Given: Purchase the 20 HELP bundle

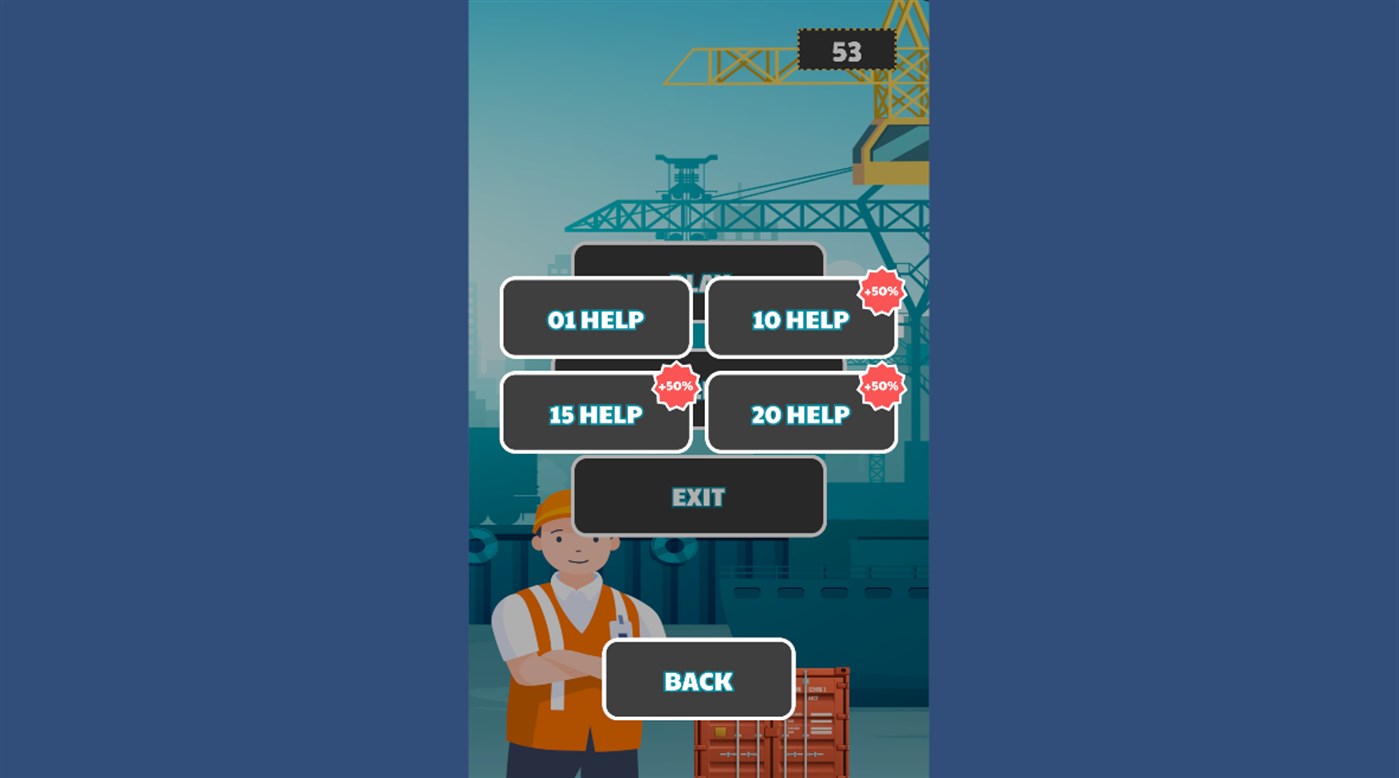Looking at the screenshot, I should point(800,413).
